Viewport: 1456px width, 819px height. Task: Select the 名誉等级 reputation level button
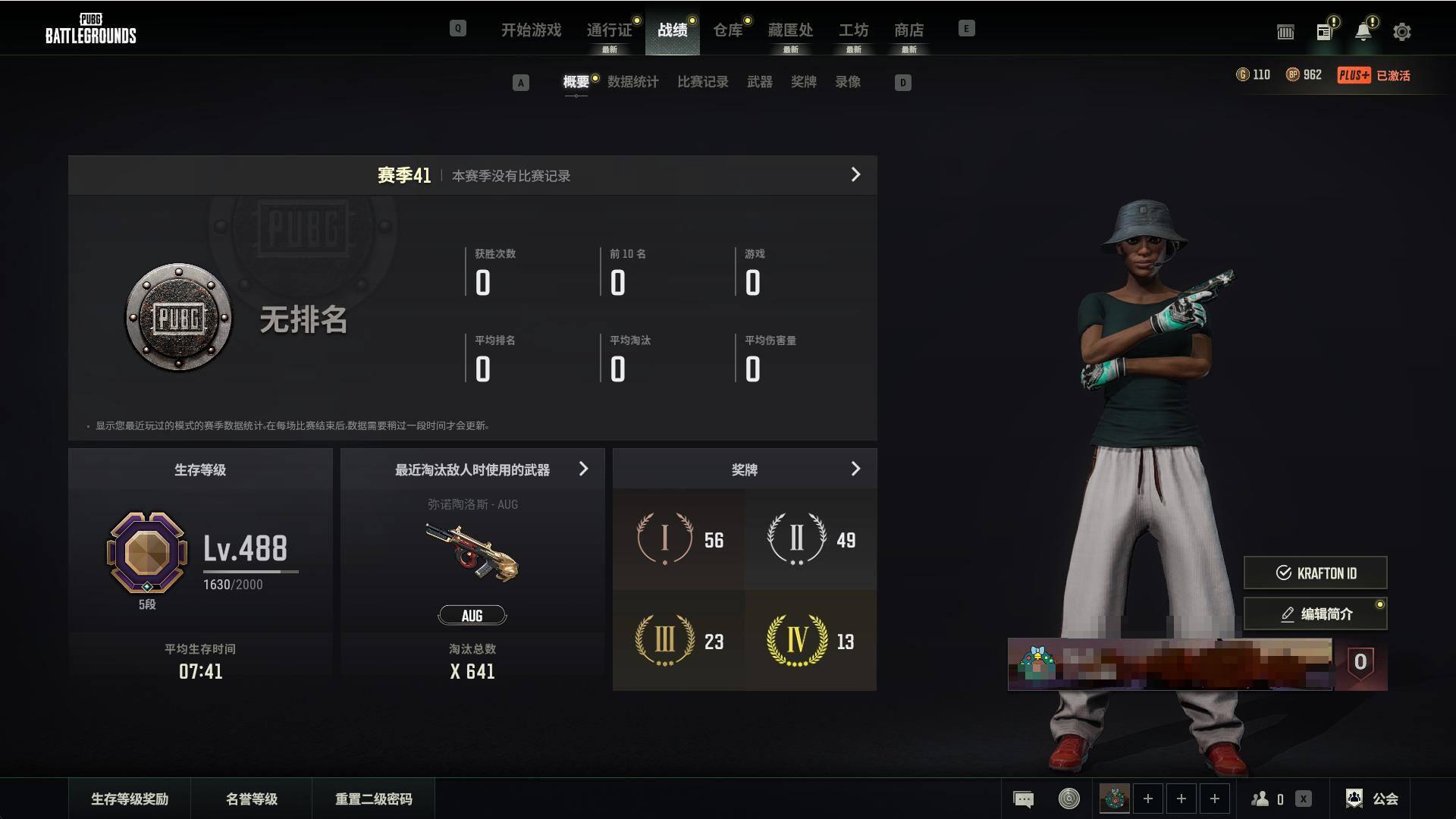click(x=252, y=799)
